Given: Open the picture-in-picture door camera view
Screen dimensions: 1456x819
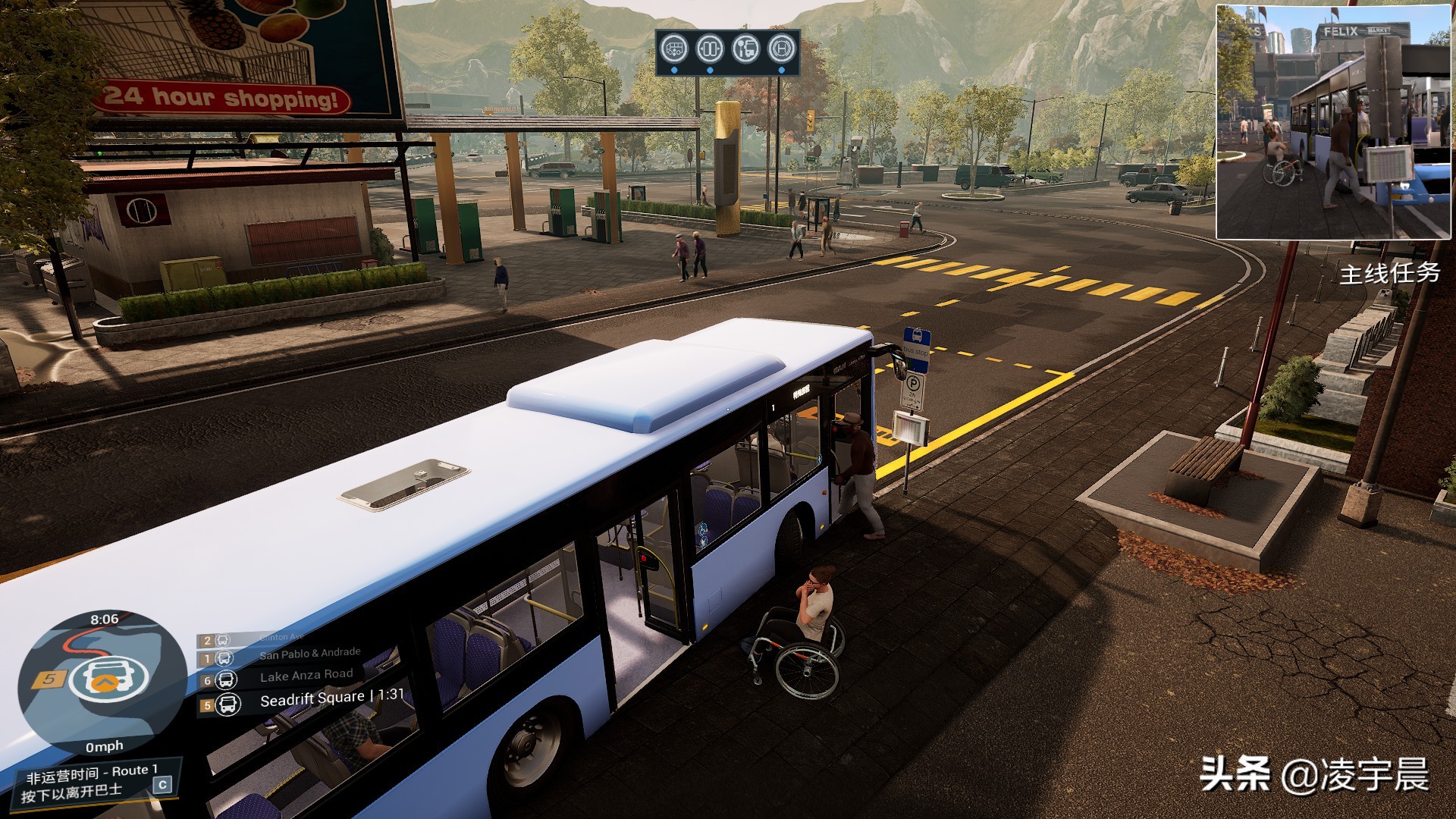Looking at the screenshot, I should tap(1332, 122).
